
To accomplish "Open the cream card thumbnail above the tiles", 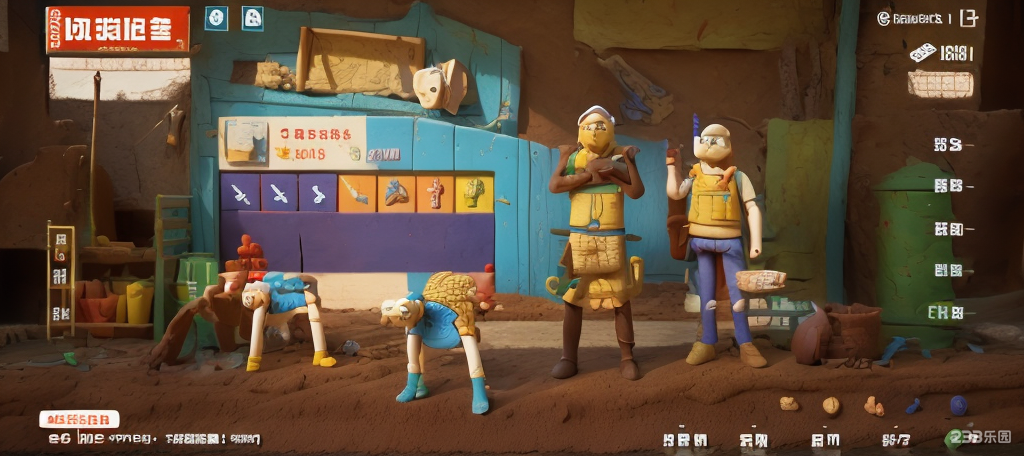I will pyautogui.click(x=246, y=141).
